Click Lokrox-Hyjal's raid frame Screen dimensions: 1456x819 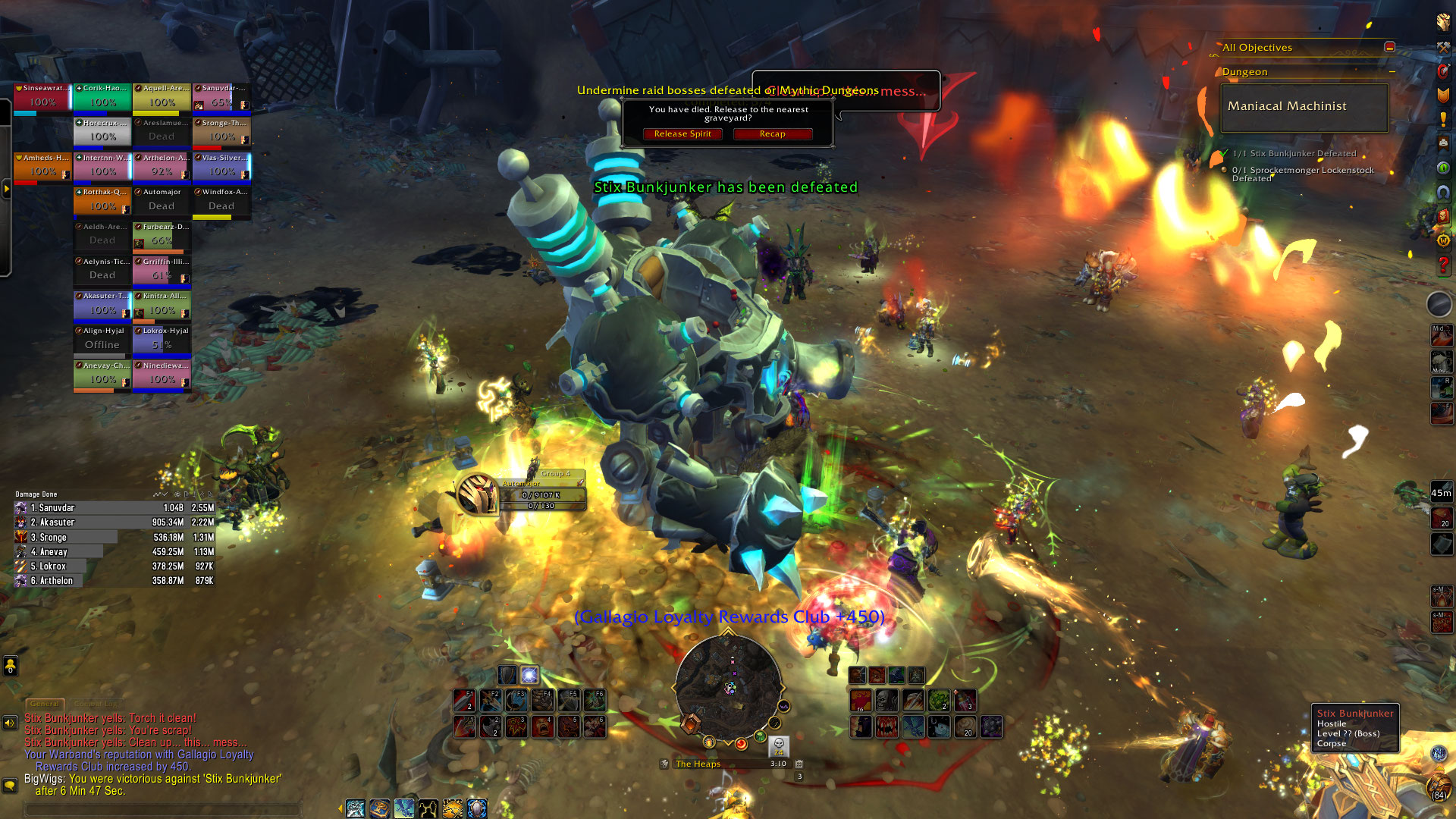pos(162,340)
